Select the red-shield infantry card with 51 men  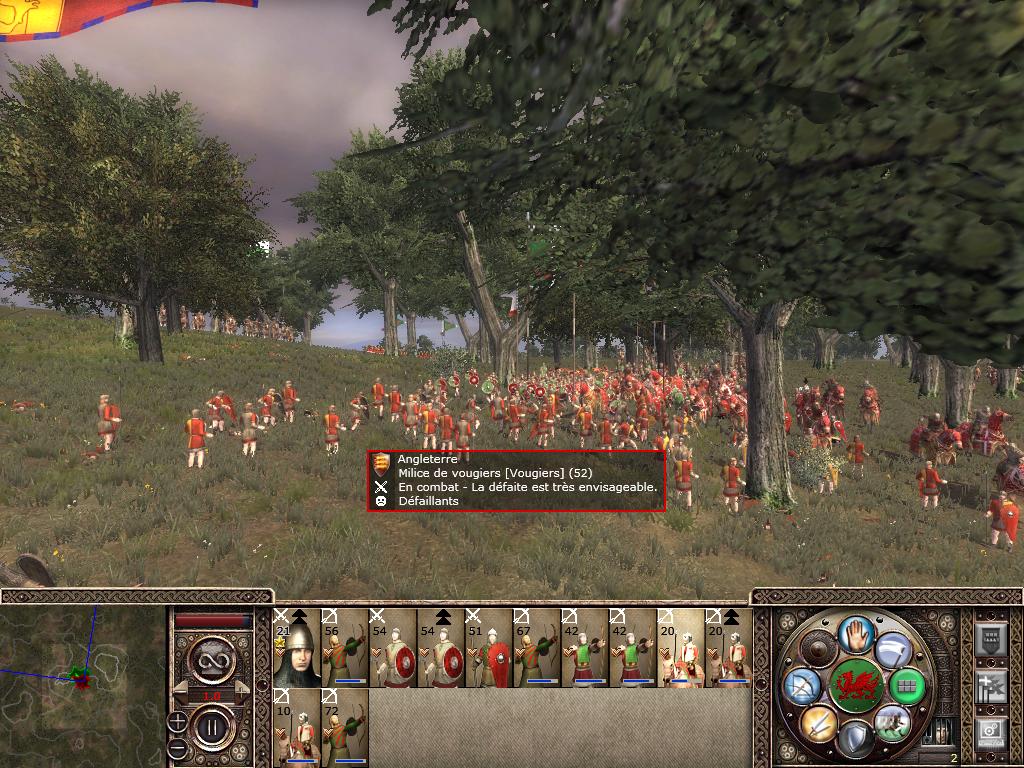[x=489, y=648]
